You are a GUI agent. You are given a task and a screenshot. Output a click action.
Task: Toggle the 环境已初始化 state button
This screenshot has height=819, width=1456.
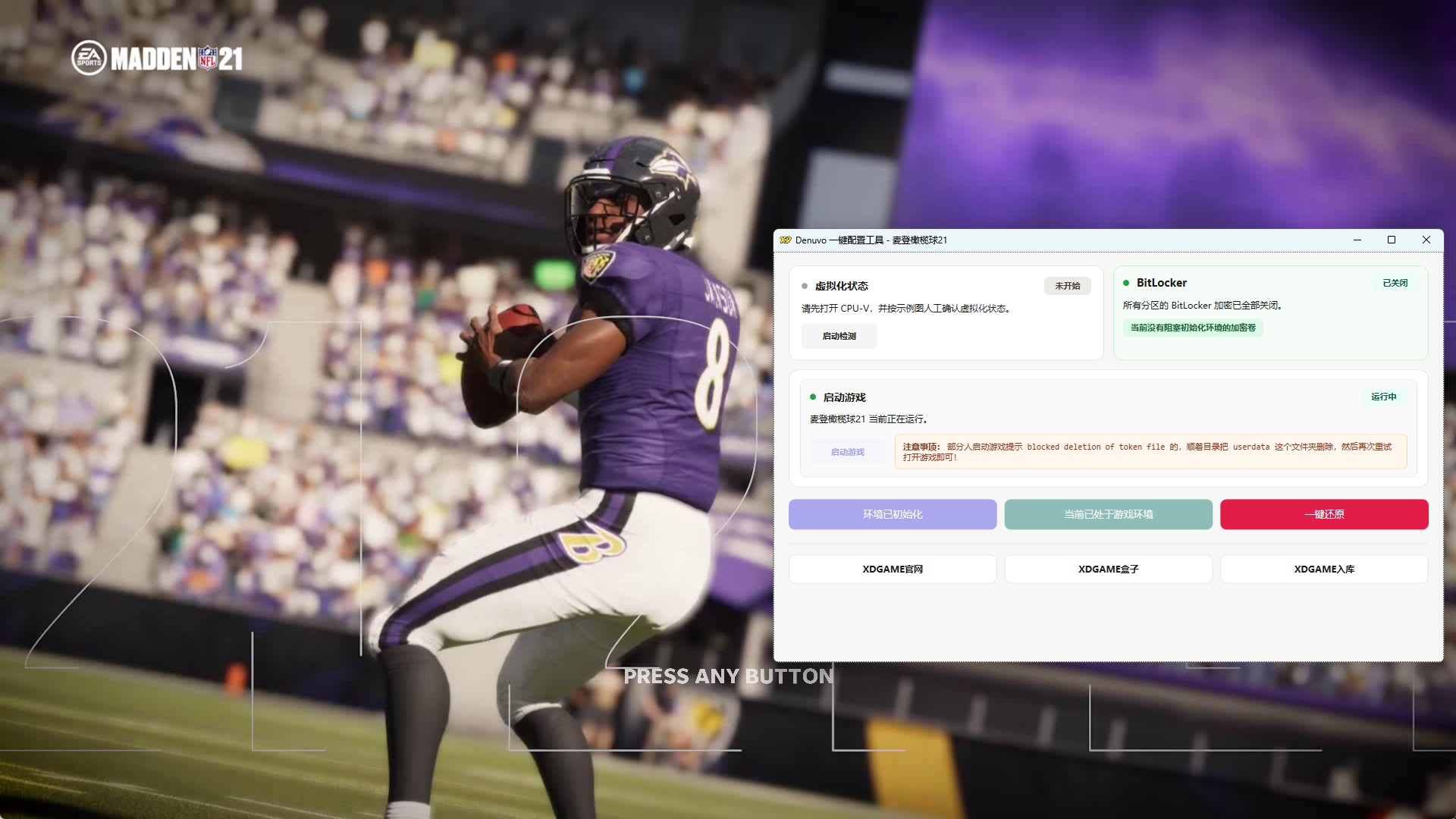892,514
